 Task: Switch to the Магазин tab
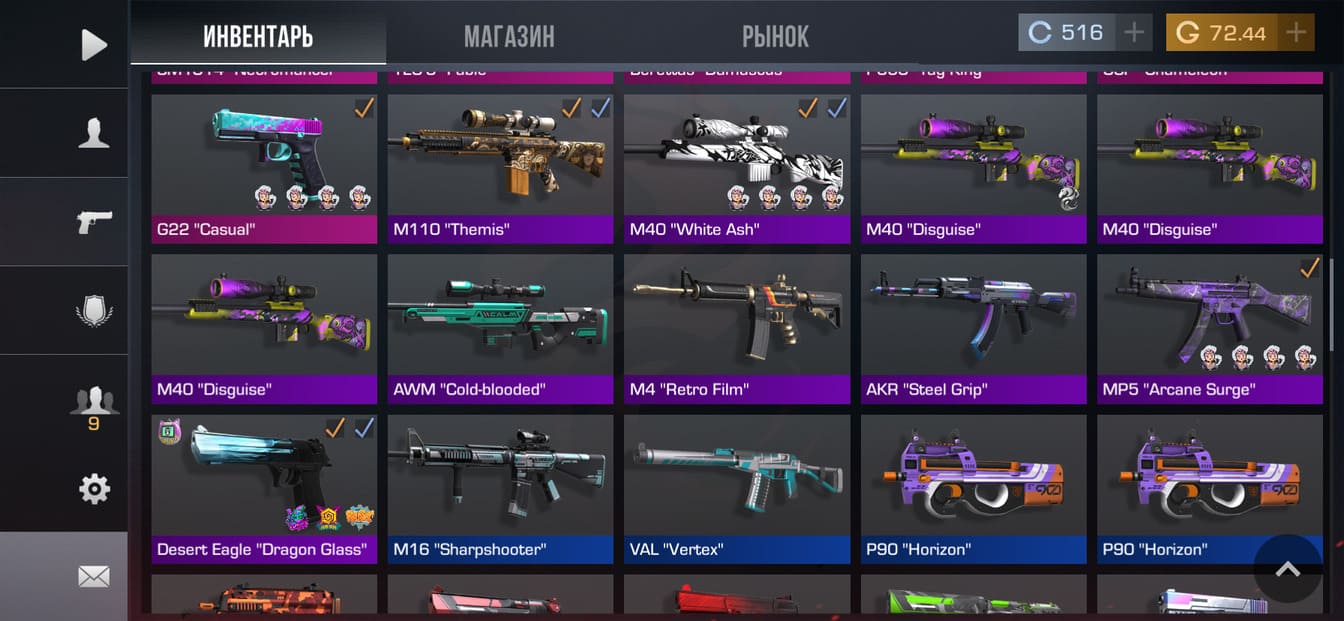coord(508,37)
